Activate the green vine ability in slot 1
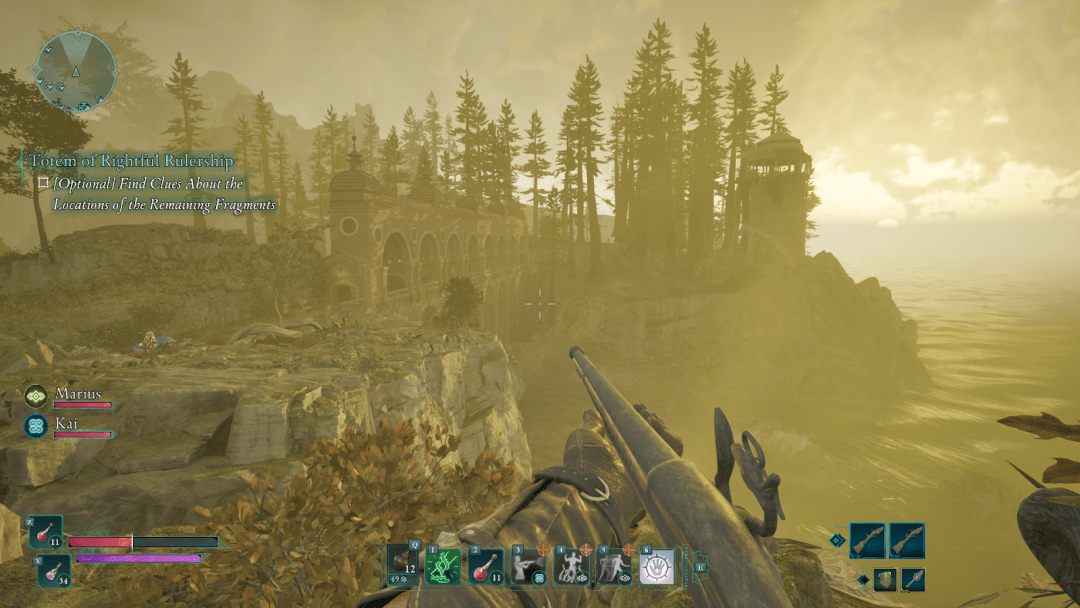The image size is (1080, 608). click(x=441, y=567)
